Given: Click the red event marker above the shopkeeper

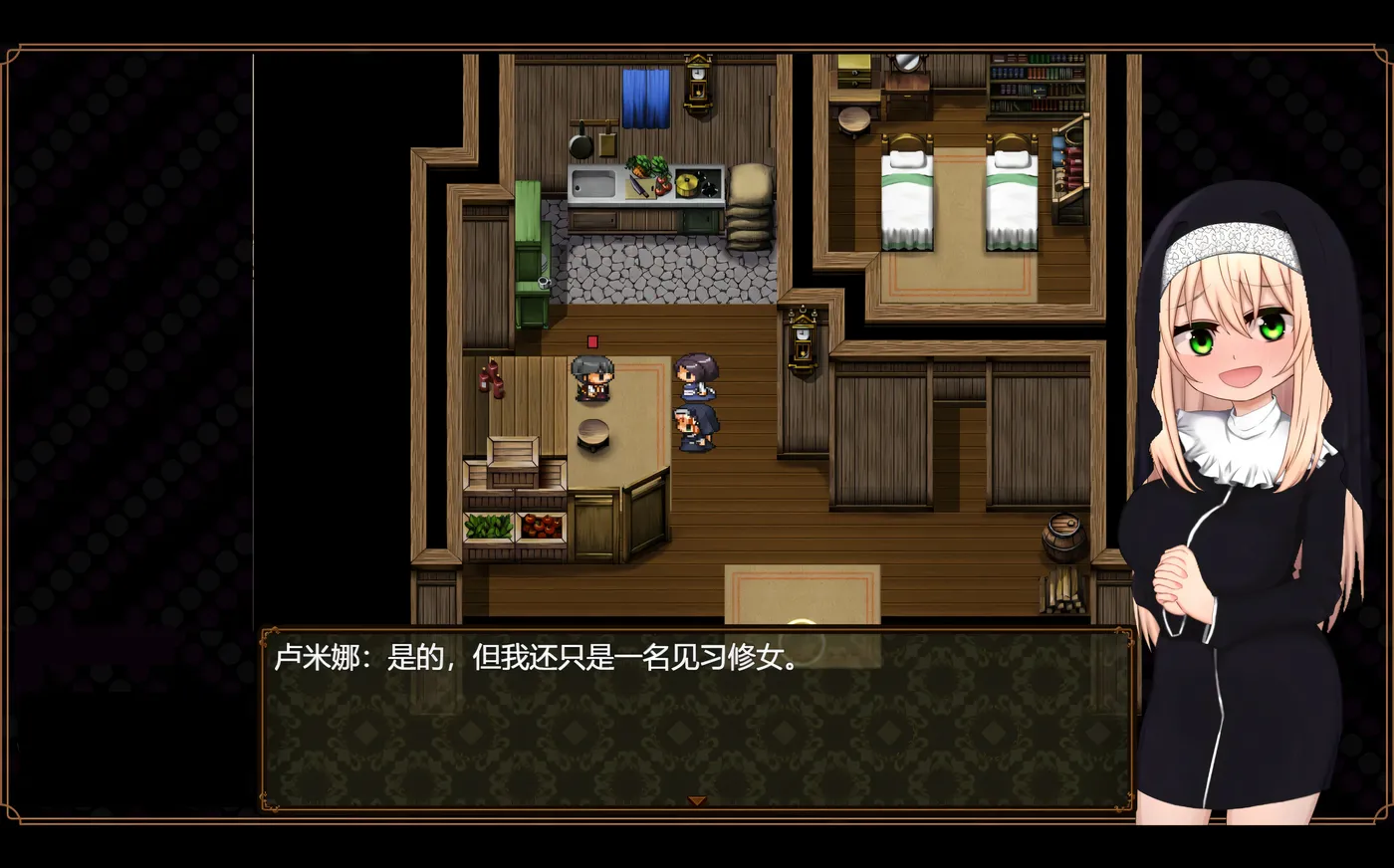Looking at the screenshot, I should click(591, 340).
